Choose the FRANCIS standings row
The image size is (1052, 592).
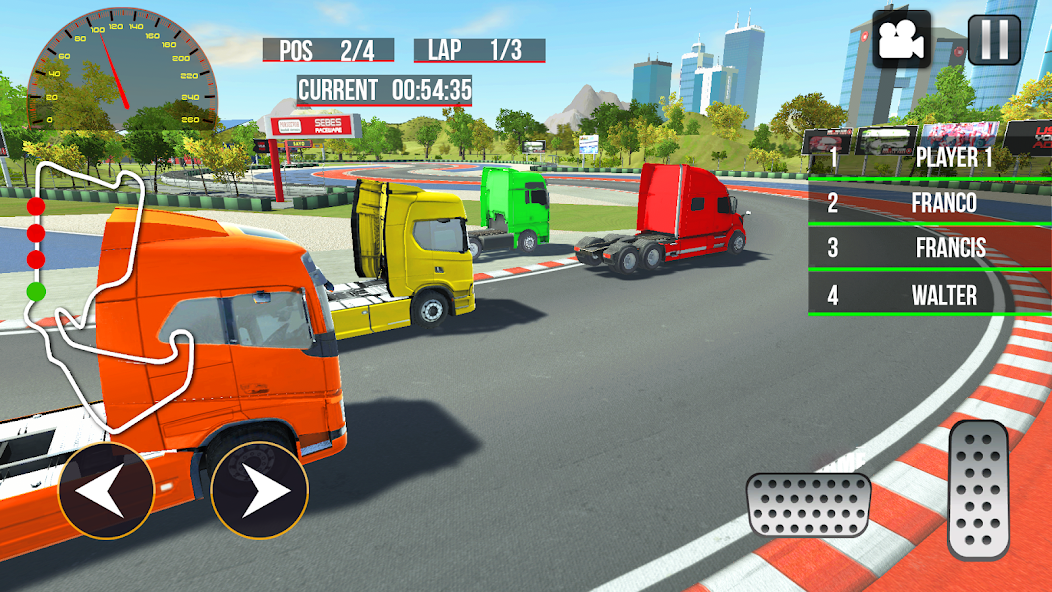click(x=929, y=249)
